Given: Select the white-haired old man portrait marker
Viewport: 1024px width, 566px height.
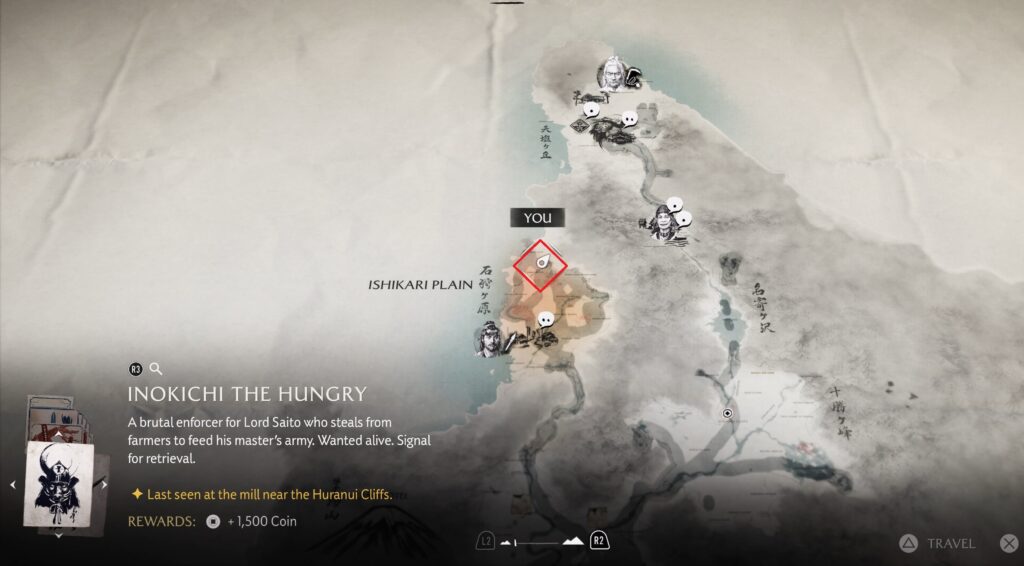Looking at the screenshot, I should tap(611, 73).
